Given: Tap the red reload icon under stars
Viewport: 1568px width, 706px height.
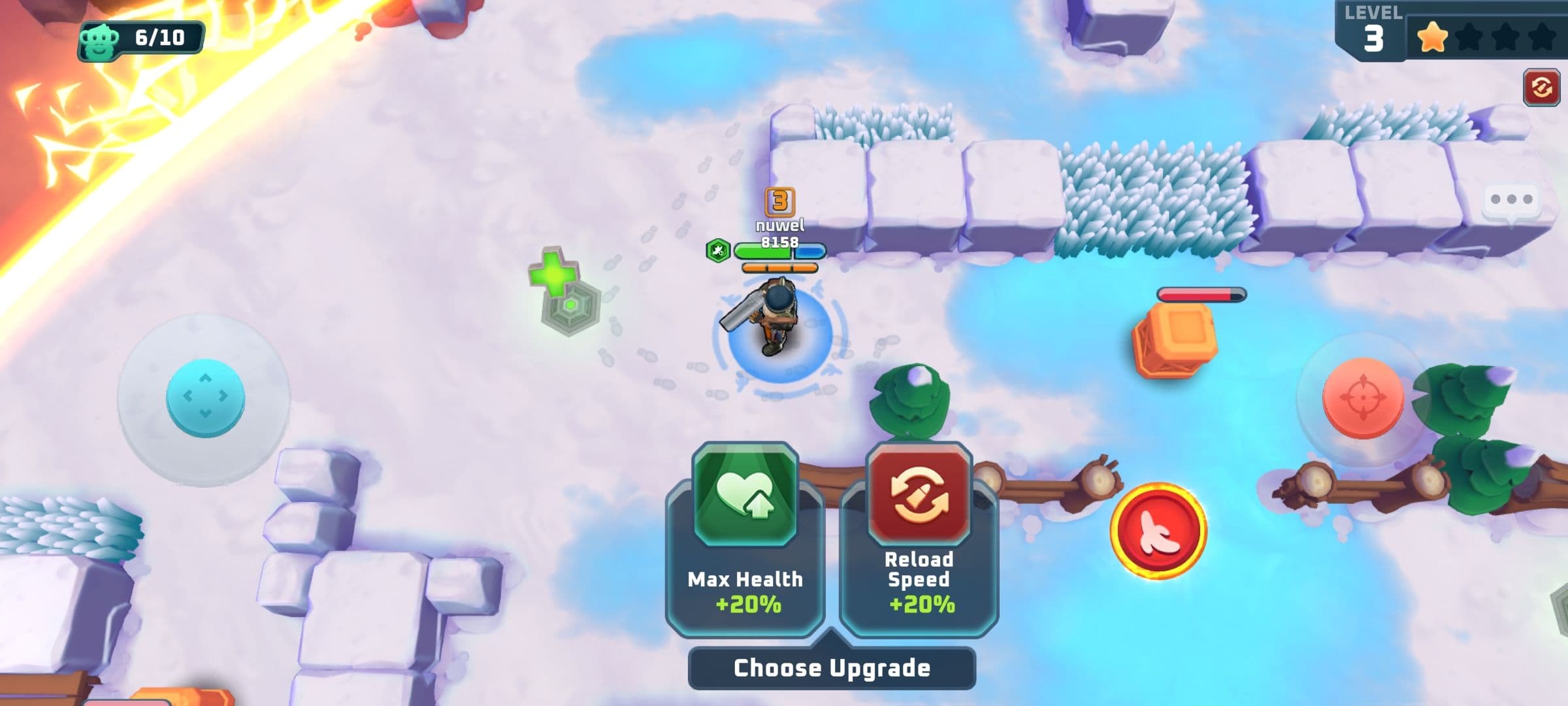Looking at the screenshot, I should (1542, 88).
